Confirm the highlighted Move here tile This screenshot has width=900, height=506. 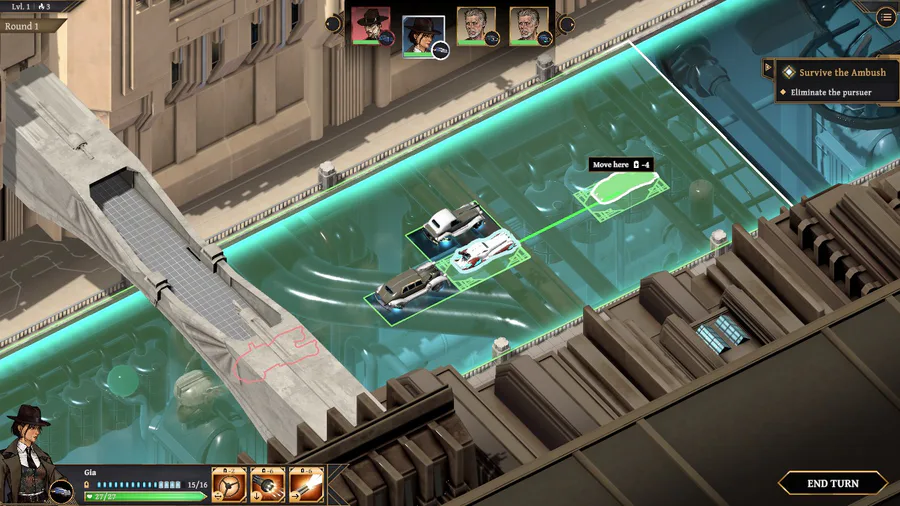tap(623, 188)
